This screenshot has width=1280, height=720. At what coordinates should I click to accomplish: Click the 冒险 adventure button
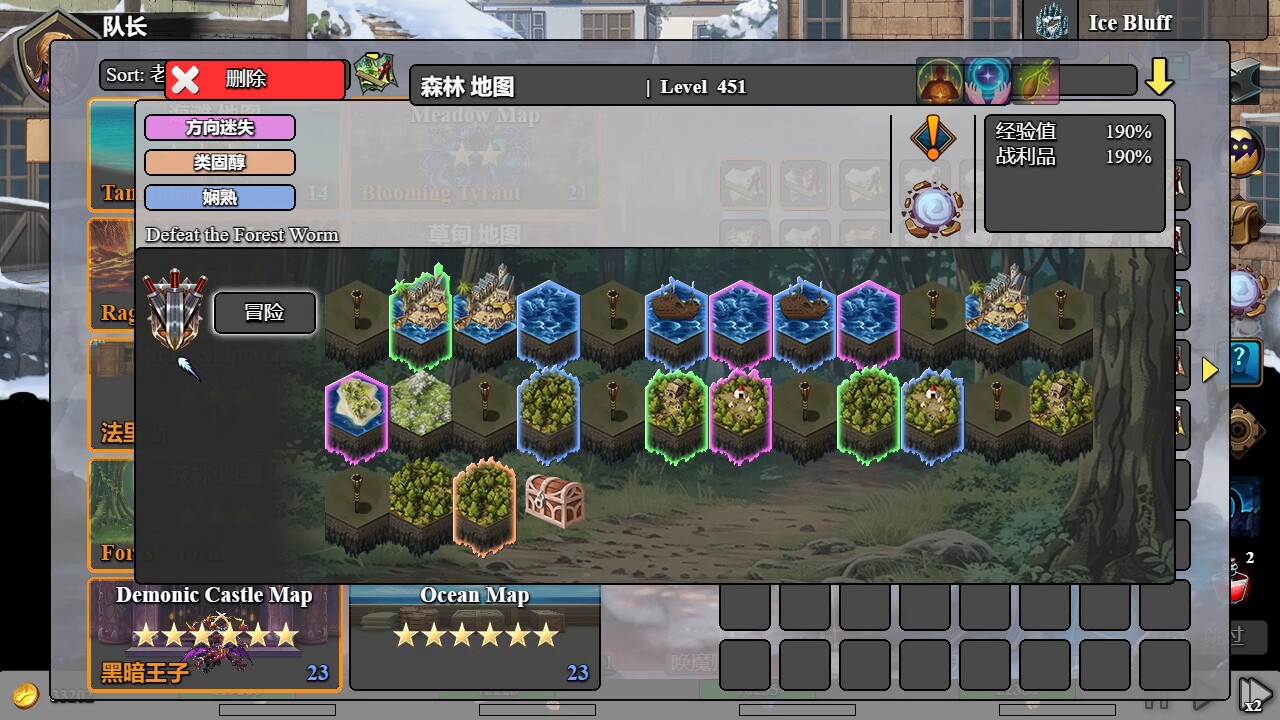tap(264, 313)
